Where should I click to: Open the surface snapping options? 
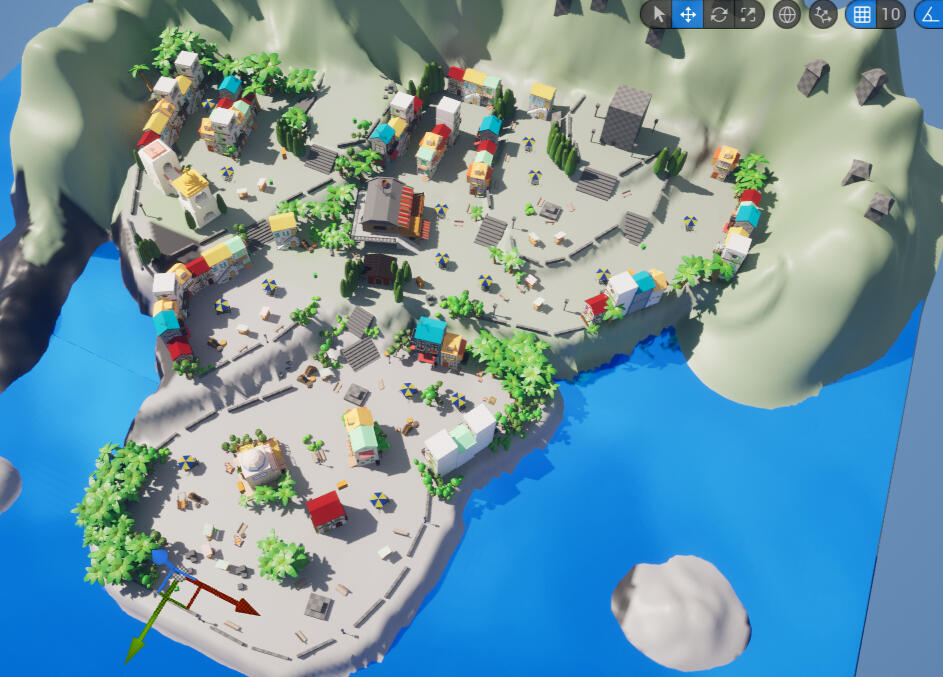coord(823,14)
